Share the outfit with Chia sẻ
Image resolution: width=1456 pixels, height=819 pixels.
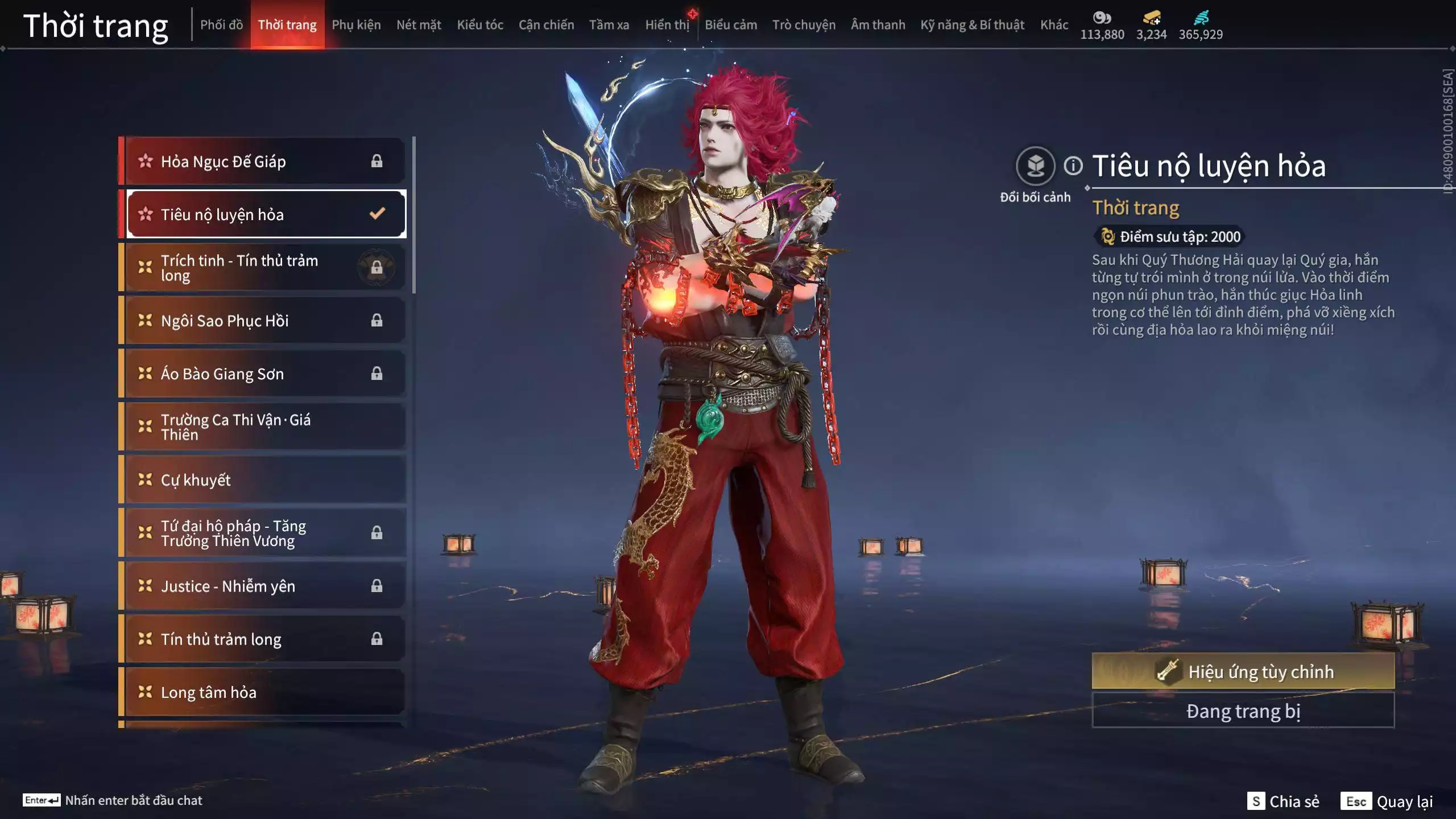tap(1284, 801)
